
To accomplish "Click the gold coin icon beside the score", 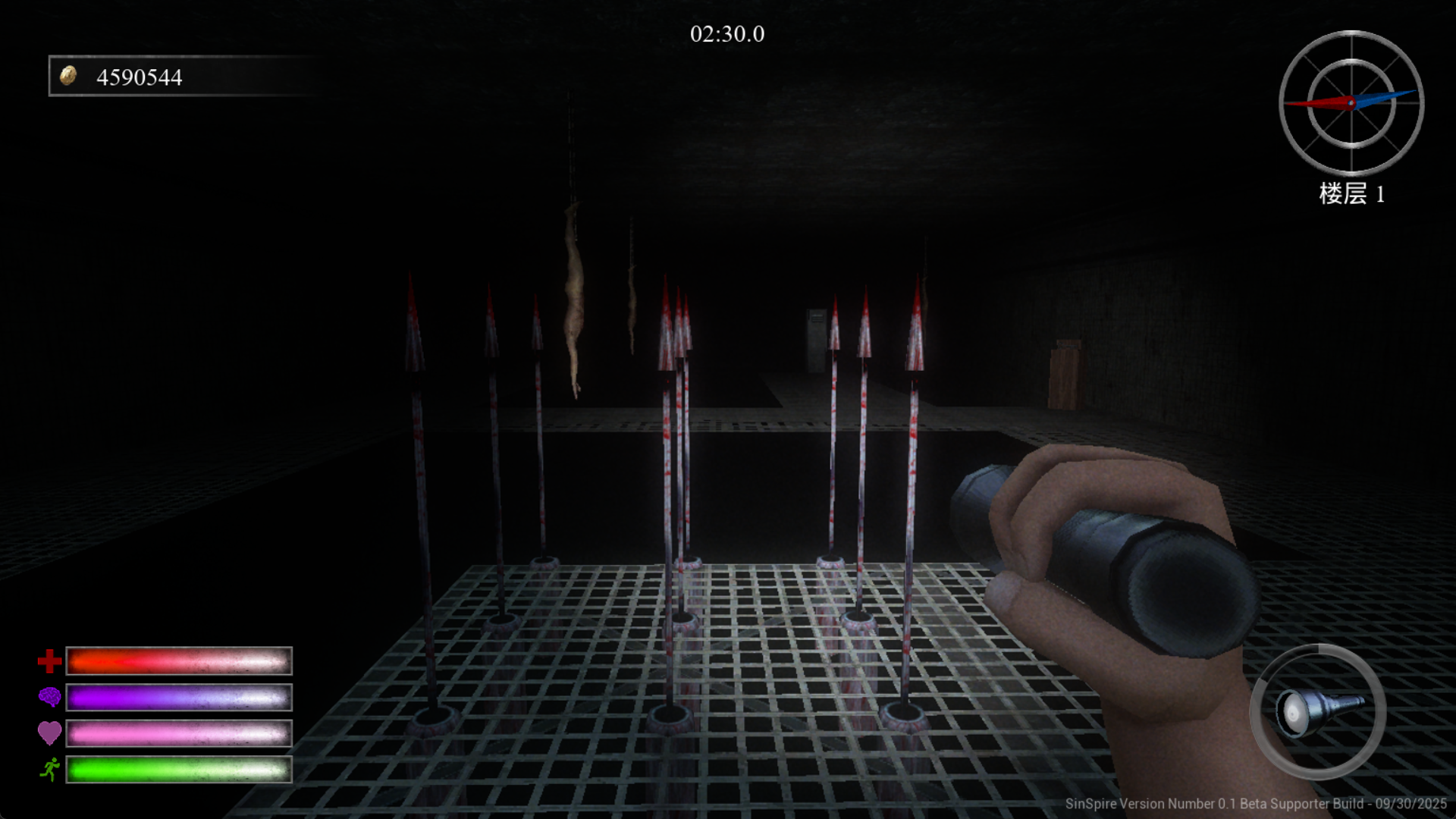I will [68, 76].
